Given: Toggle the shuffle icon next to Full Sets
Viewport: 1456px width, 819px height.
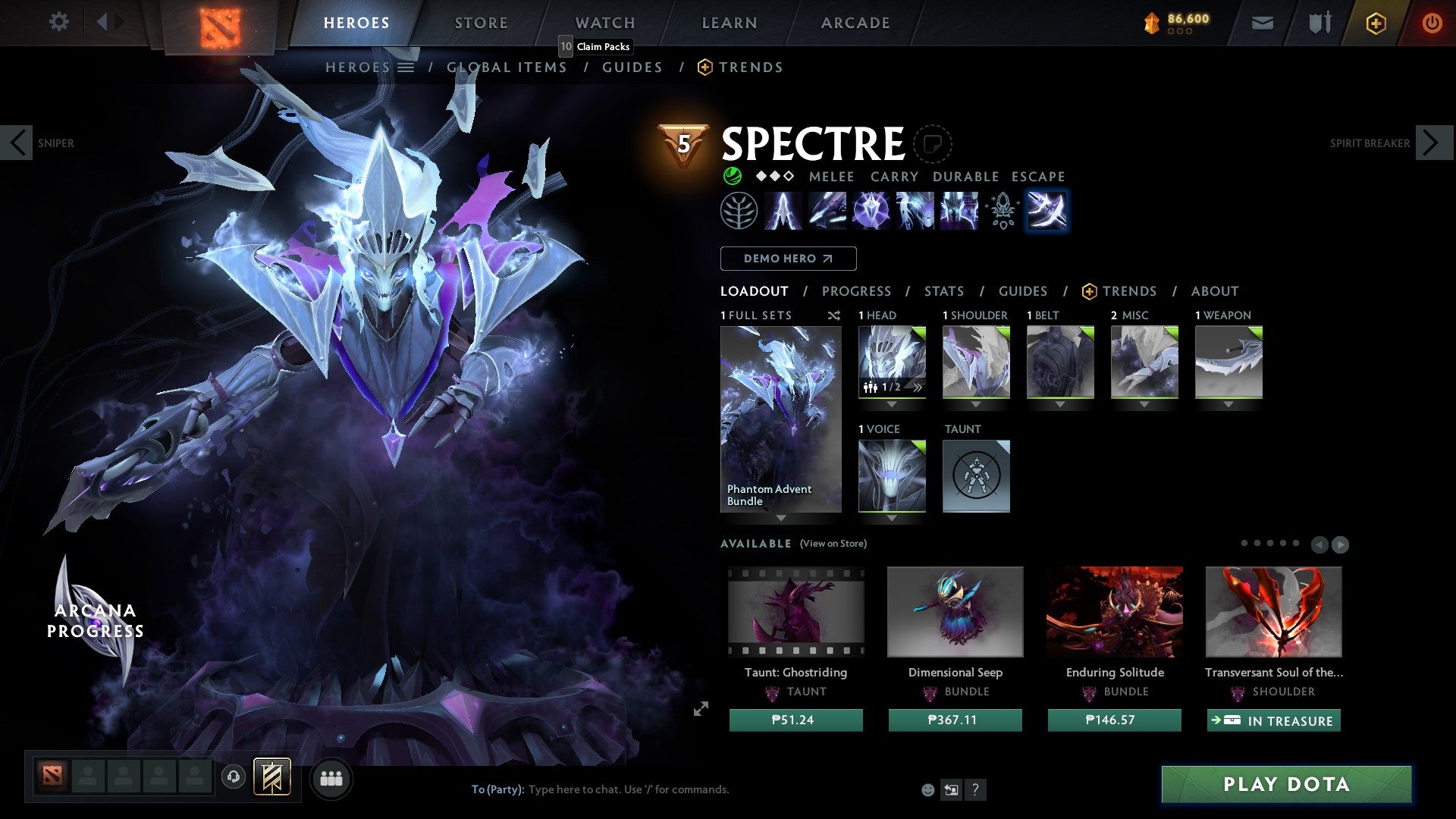Looking at the screenshot, I should [x=833, y=315].
